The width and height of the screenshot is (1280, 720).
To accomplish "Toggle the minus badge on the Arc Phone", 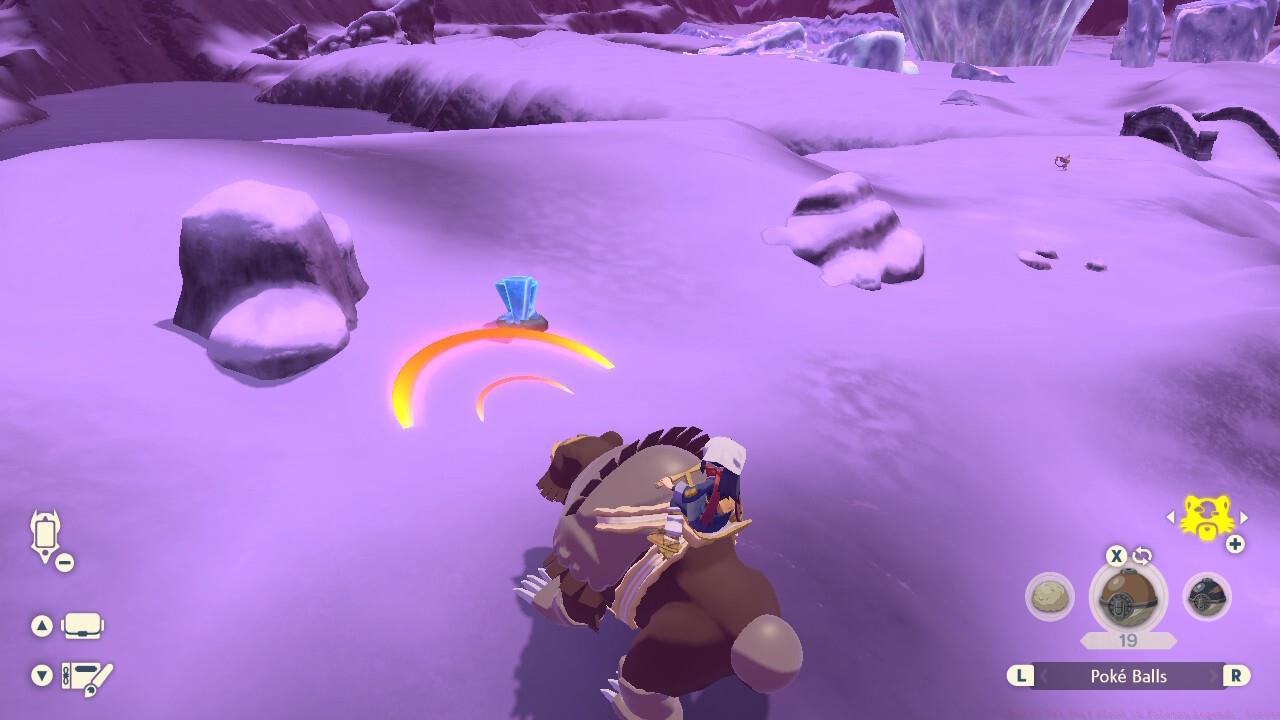I will (64, 560).
